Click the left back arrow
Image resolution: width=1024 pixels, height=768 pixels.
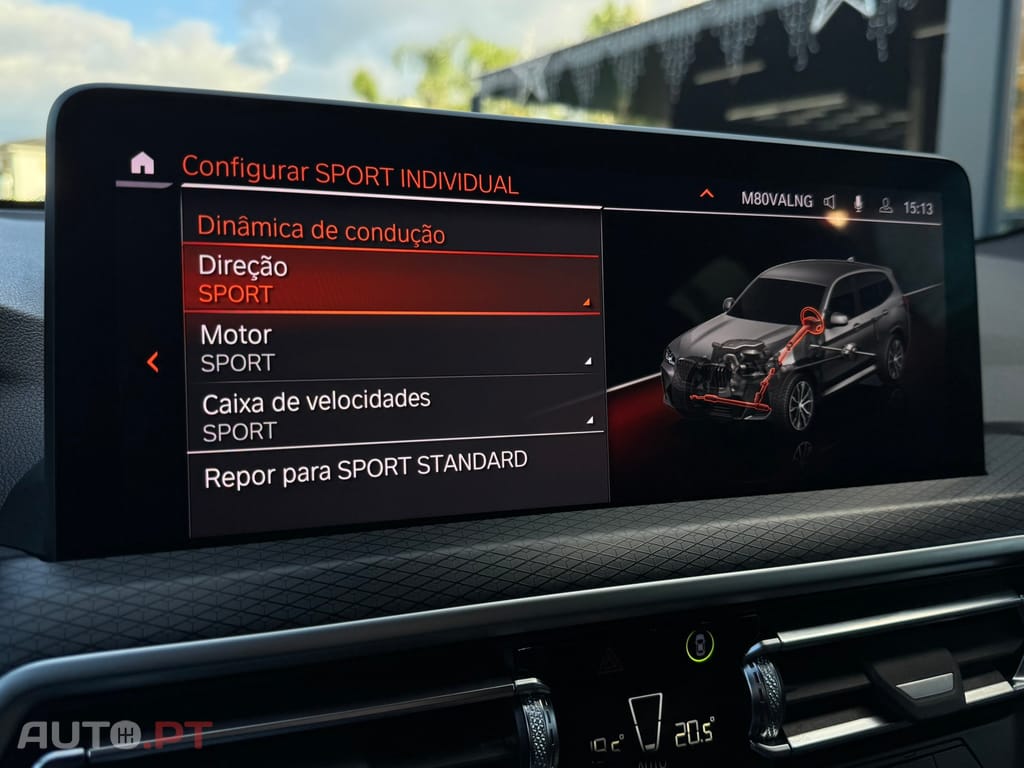click(153, 362)
